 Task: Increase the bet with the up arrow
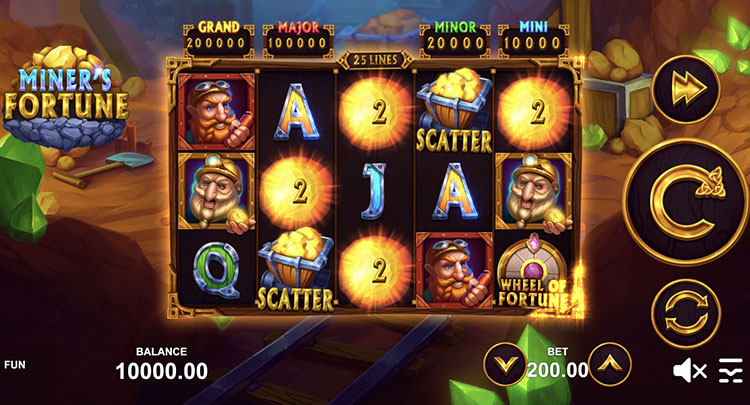609,365
